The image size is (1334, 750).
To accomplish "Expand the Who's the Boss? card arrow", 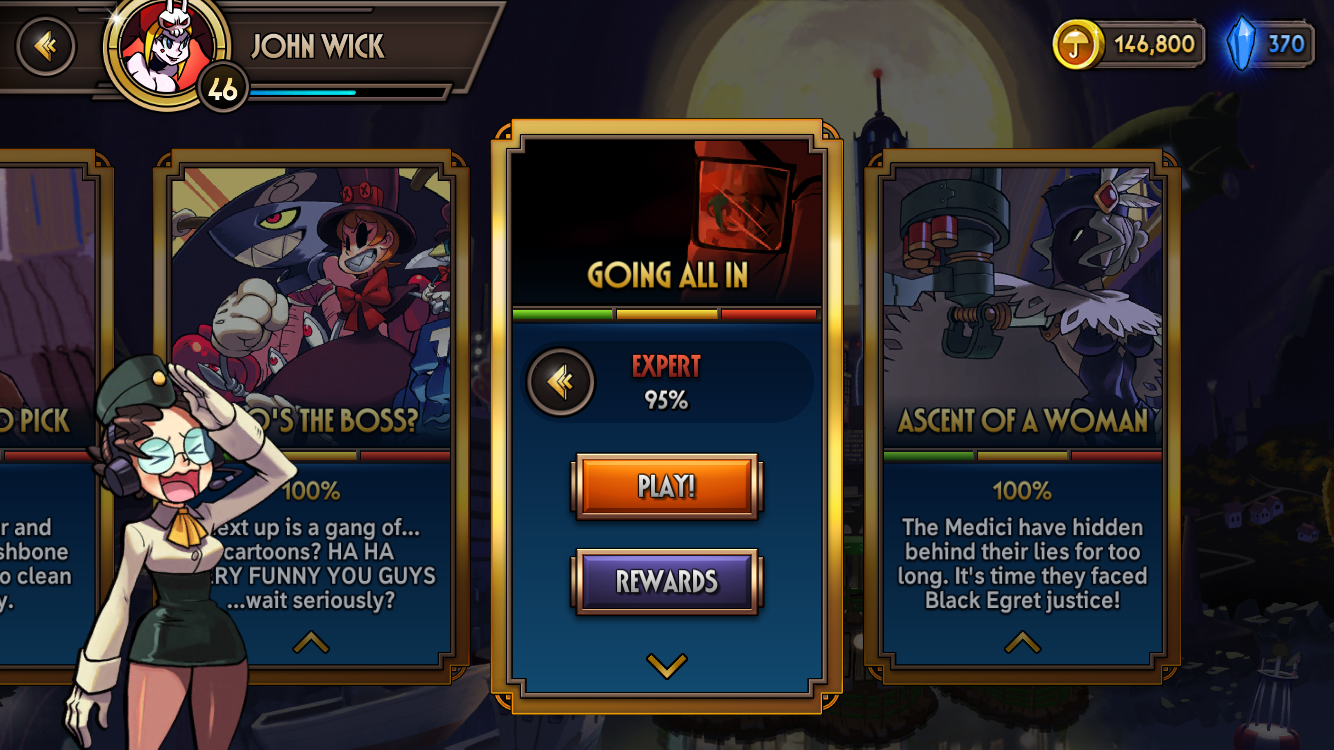I will (x=311, y=643).
